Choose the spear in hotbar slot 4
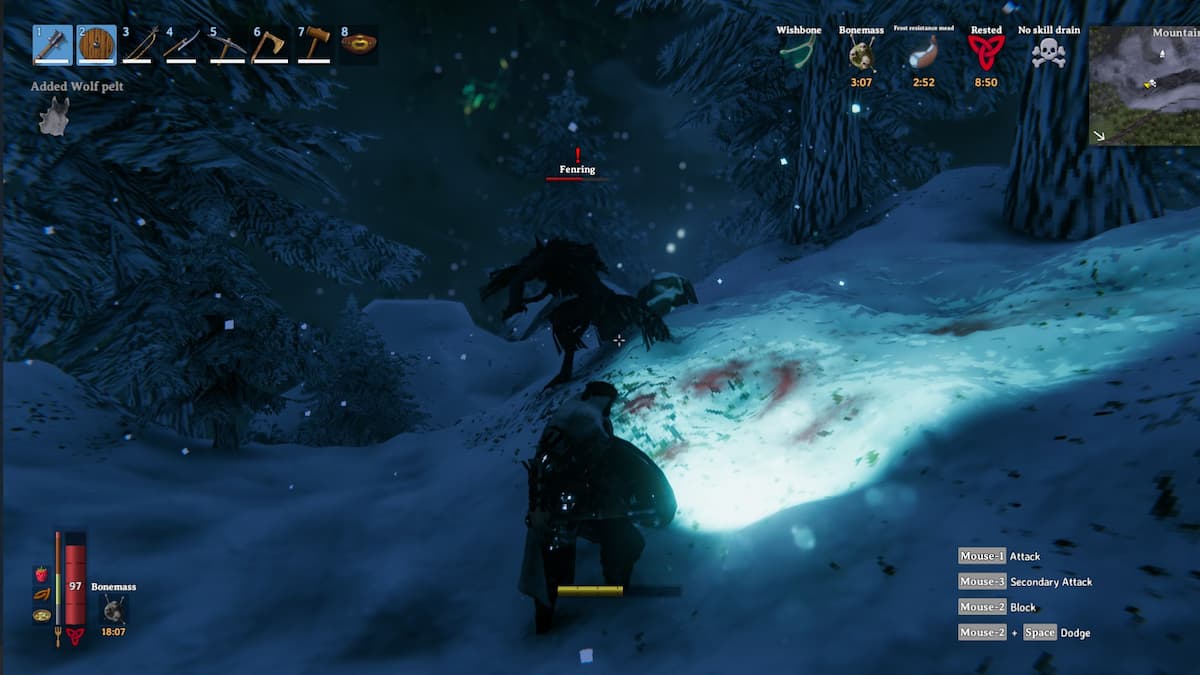The width and height of the screenshot is (1200, 675). click(x=184, y=45)
